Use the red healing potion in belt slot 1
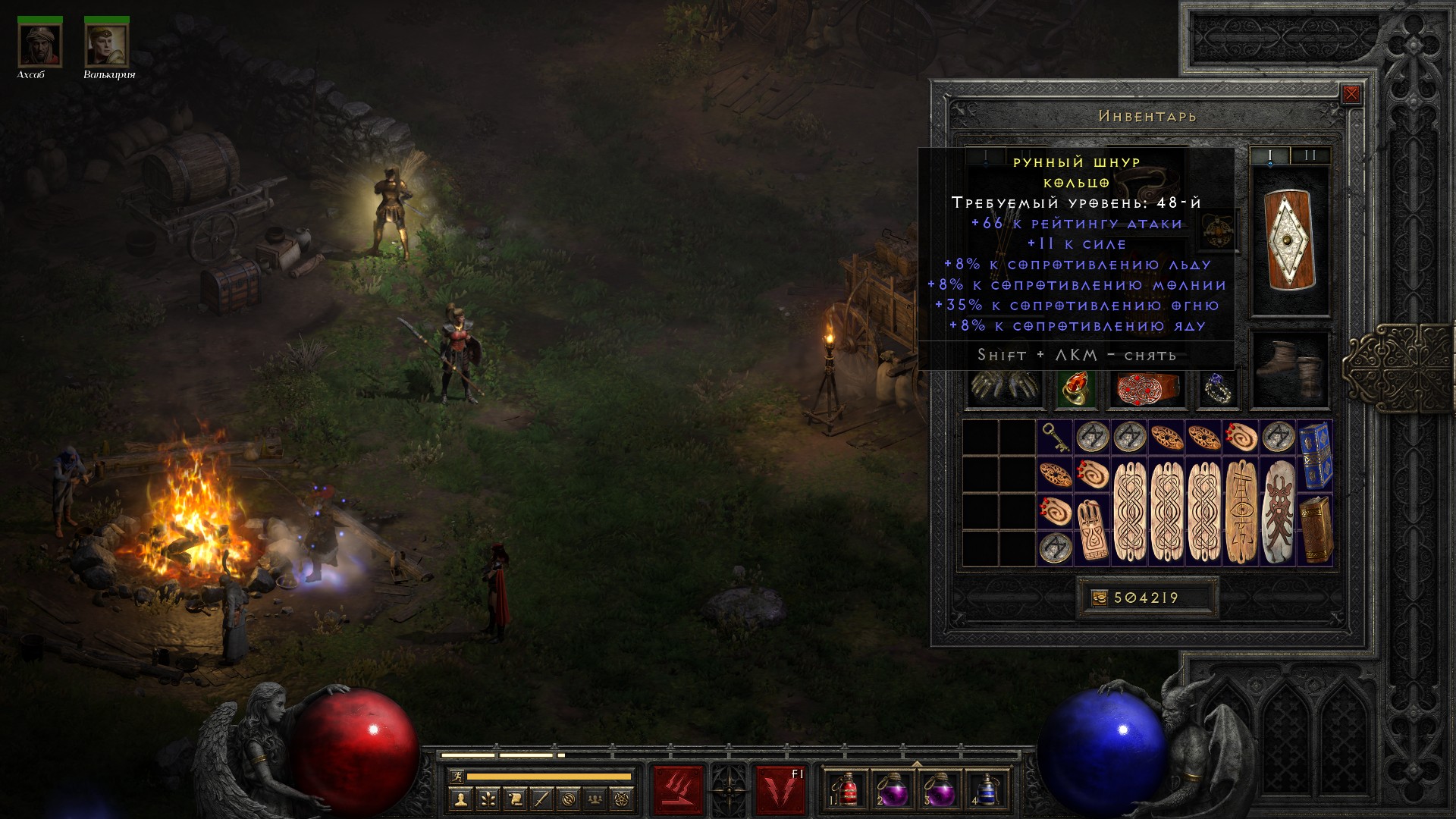 click(849, 790)
